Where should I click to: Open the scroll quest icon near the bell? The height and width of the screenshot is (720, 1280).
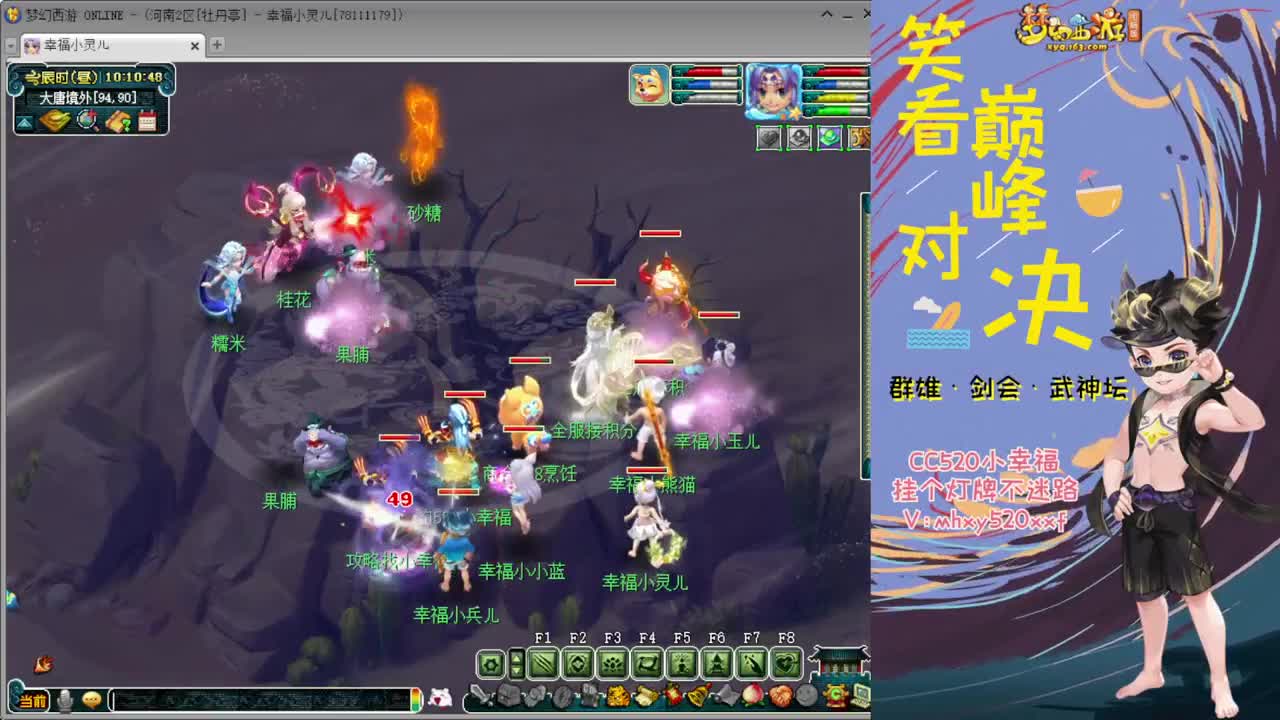click(x=647, y=696)
